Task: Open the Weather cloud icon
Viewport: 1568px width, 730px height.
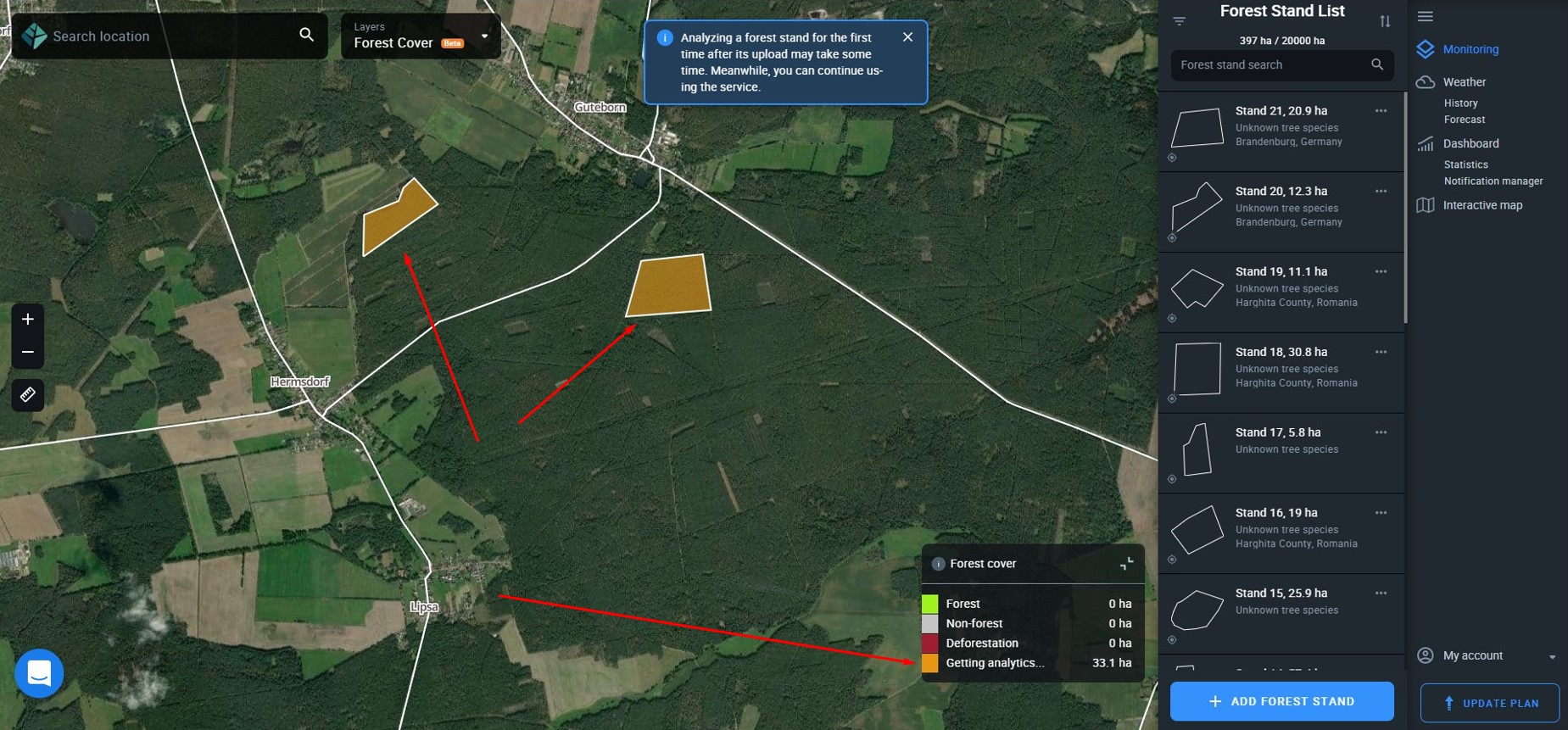Action: (x=1426, y=81)
